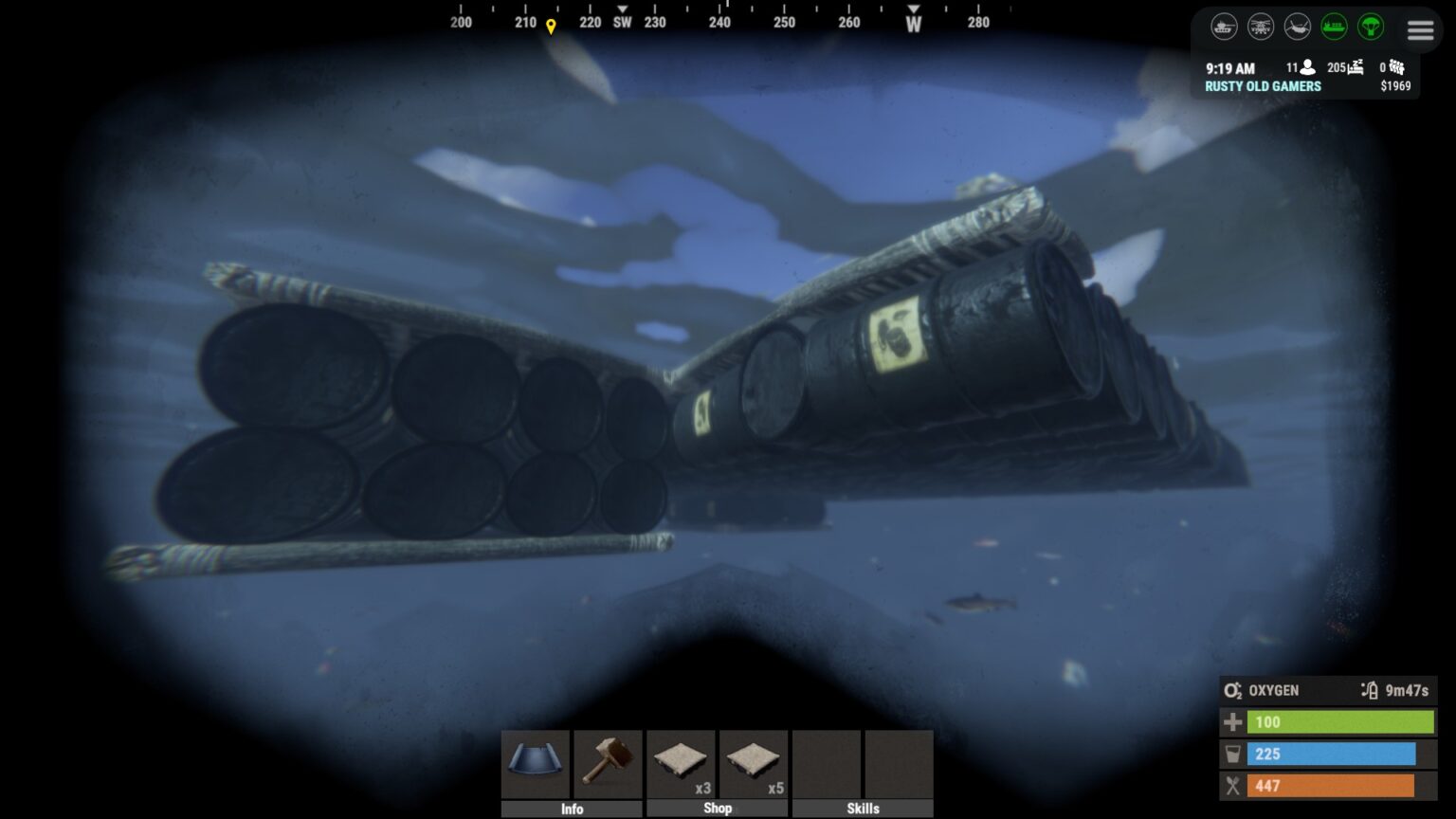Click the $1969 balance display
1456x819 pixels.
[1395, 85]
